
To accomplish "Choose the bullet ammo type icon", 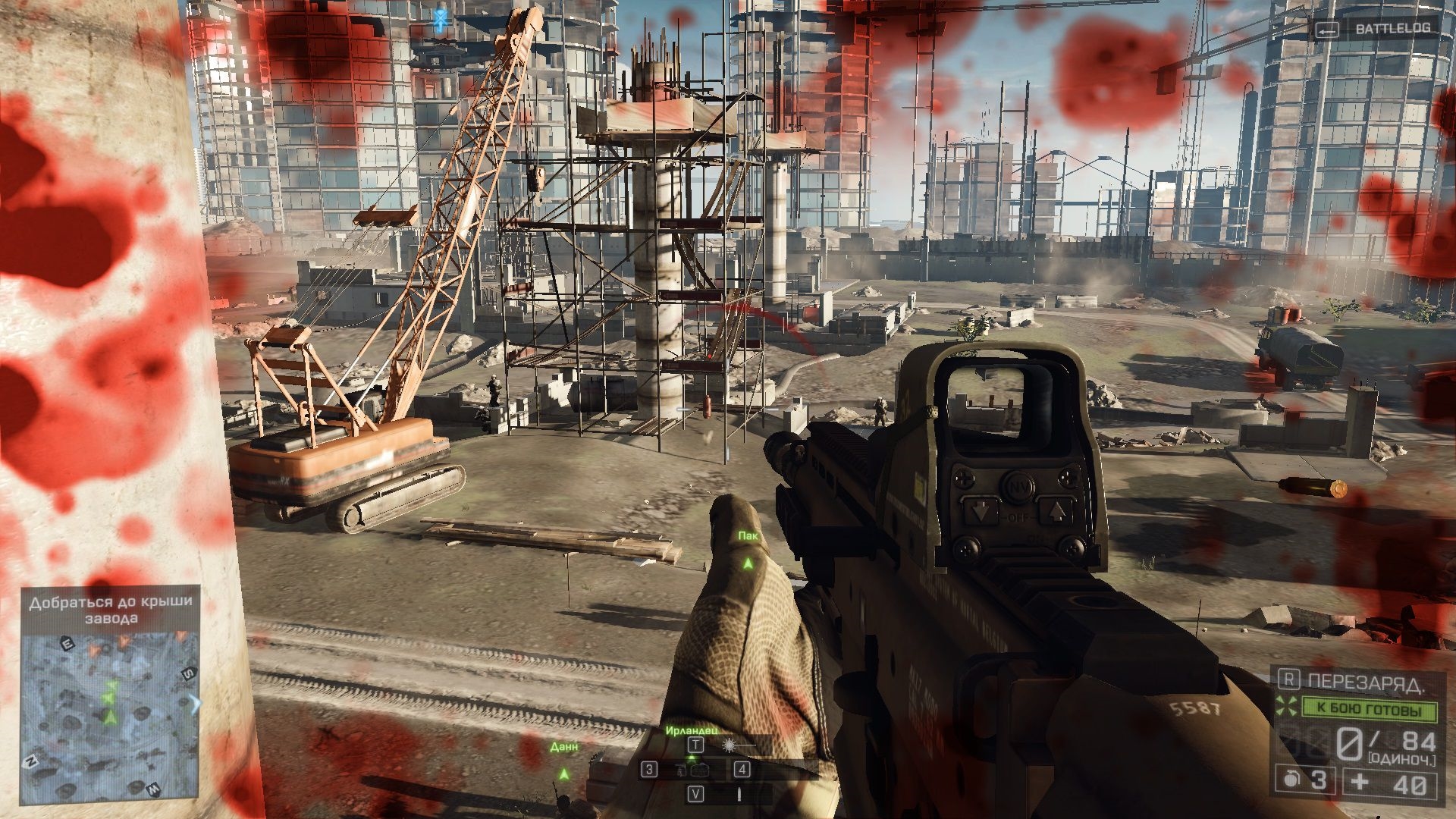I will (739, 794).
